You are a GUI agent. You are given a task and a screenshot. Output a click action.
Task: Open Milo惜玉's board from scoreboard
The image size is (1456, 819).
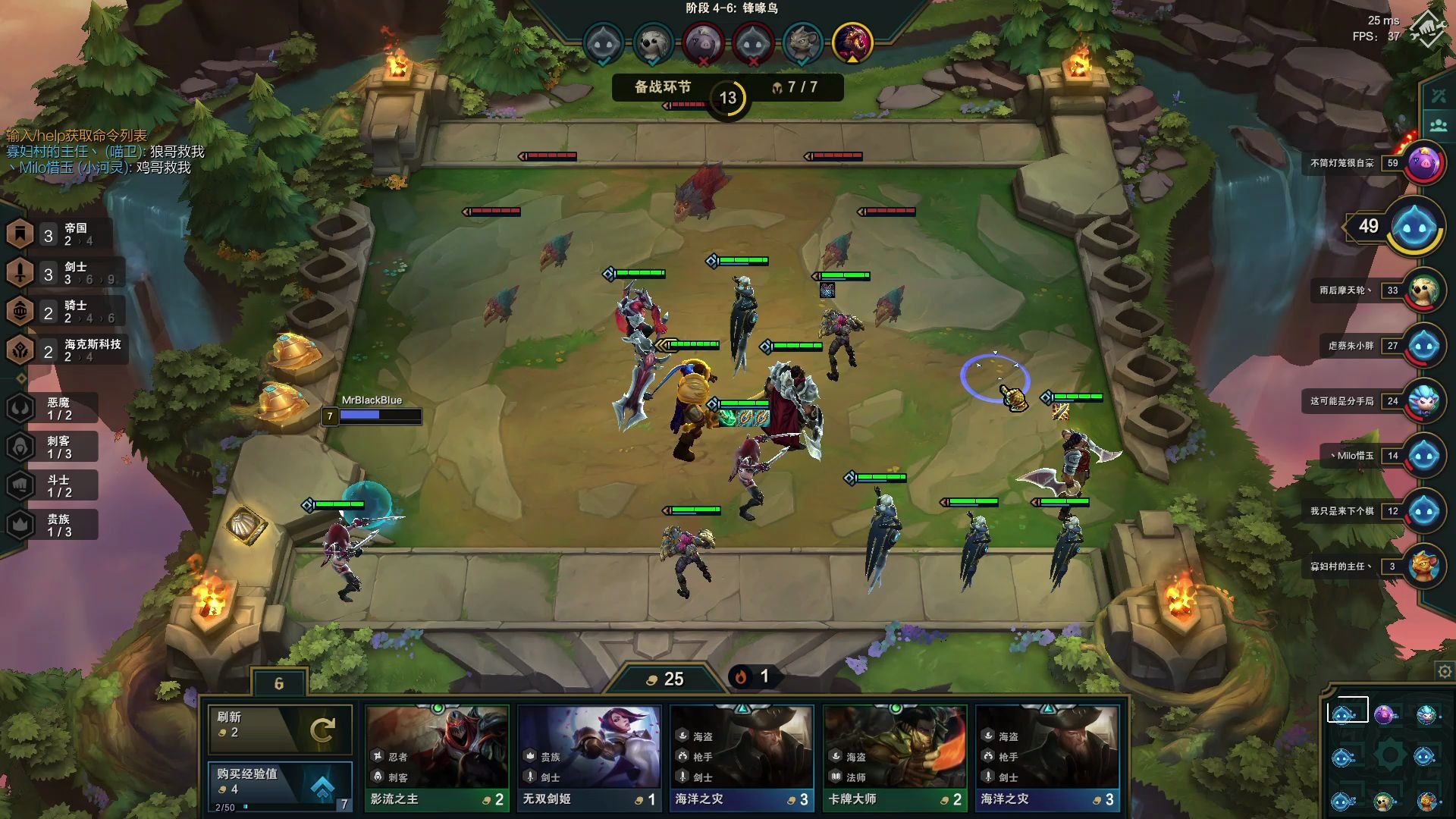(x=1423, y=456)
